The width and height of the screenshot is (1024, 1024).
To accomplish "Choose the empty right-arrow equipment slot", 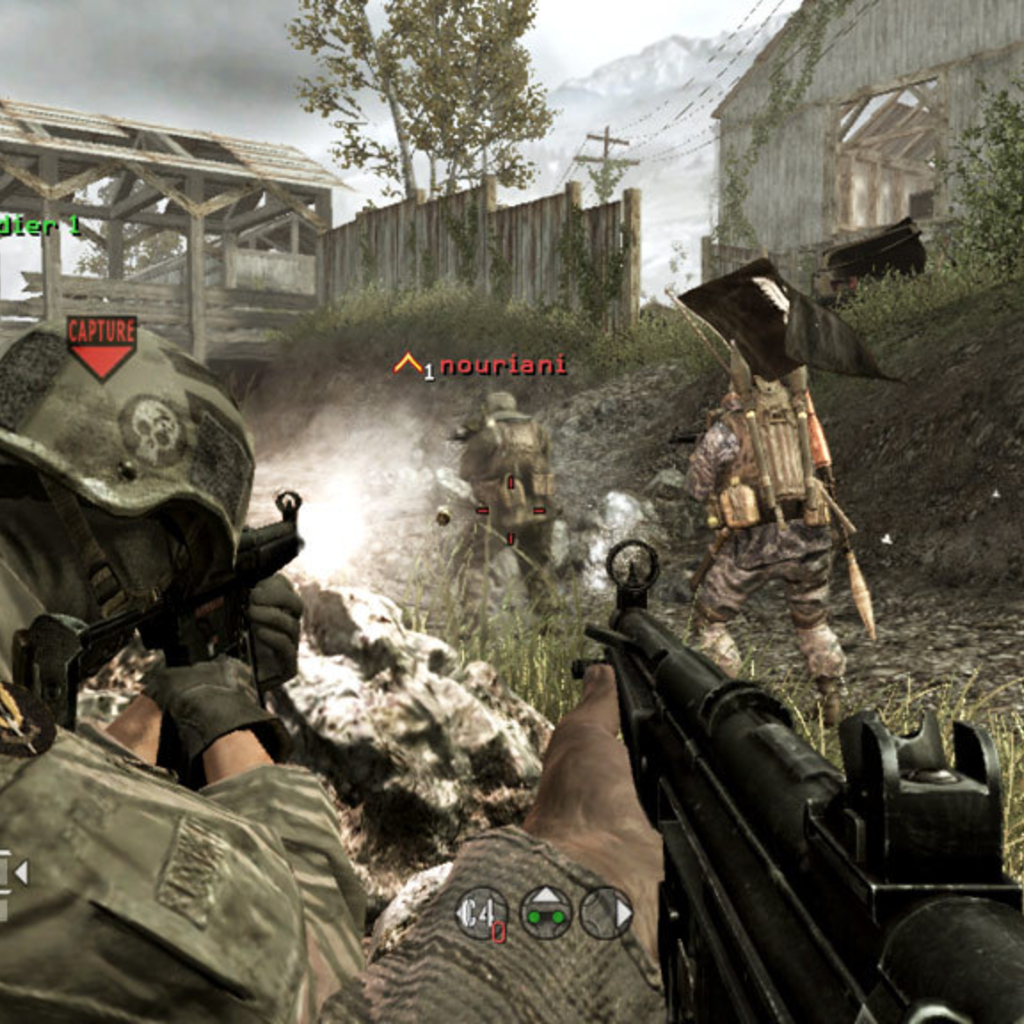I will click(607, 912).
